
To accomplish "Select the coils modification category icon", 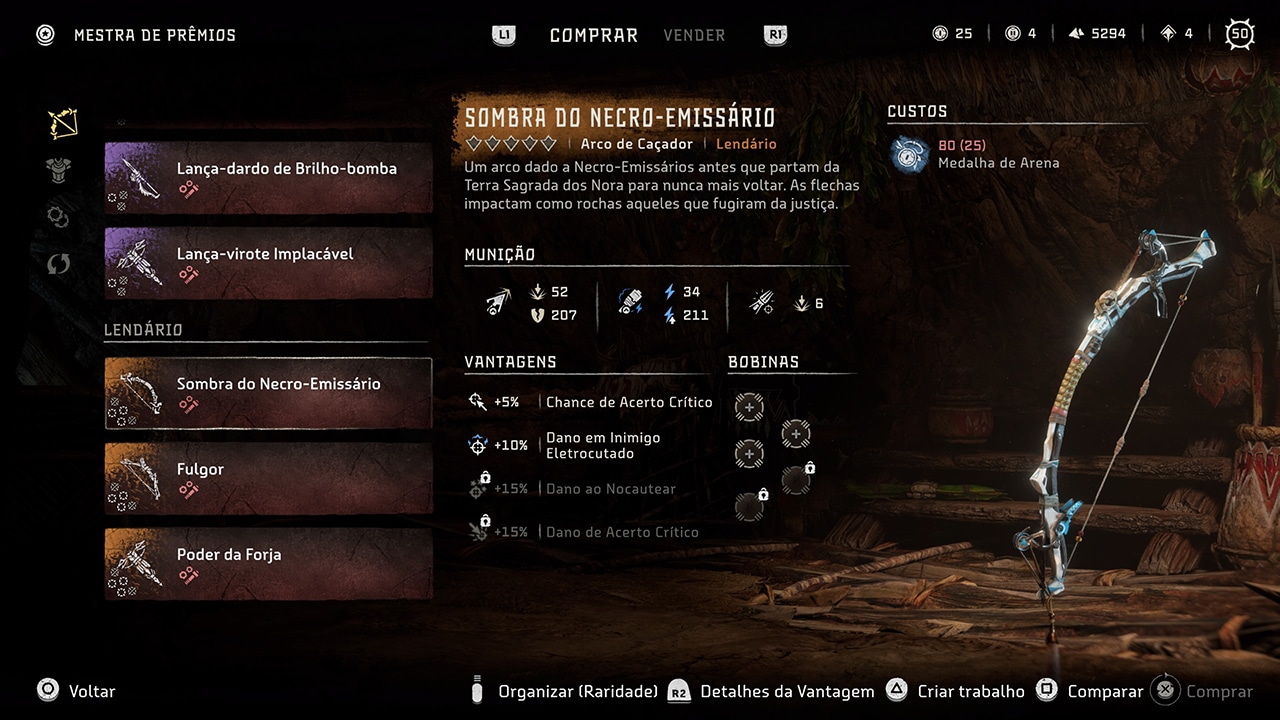I will pyautogui.click(x=57, y=218).
